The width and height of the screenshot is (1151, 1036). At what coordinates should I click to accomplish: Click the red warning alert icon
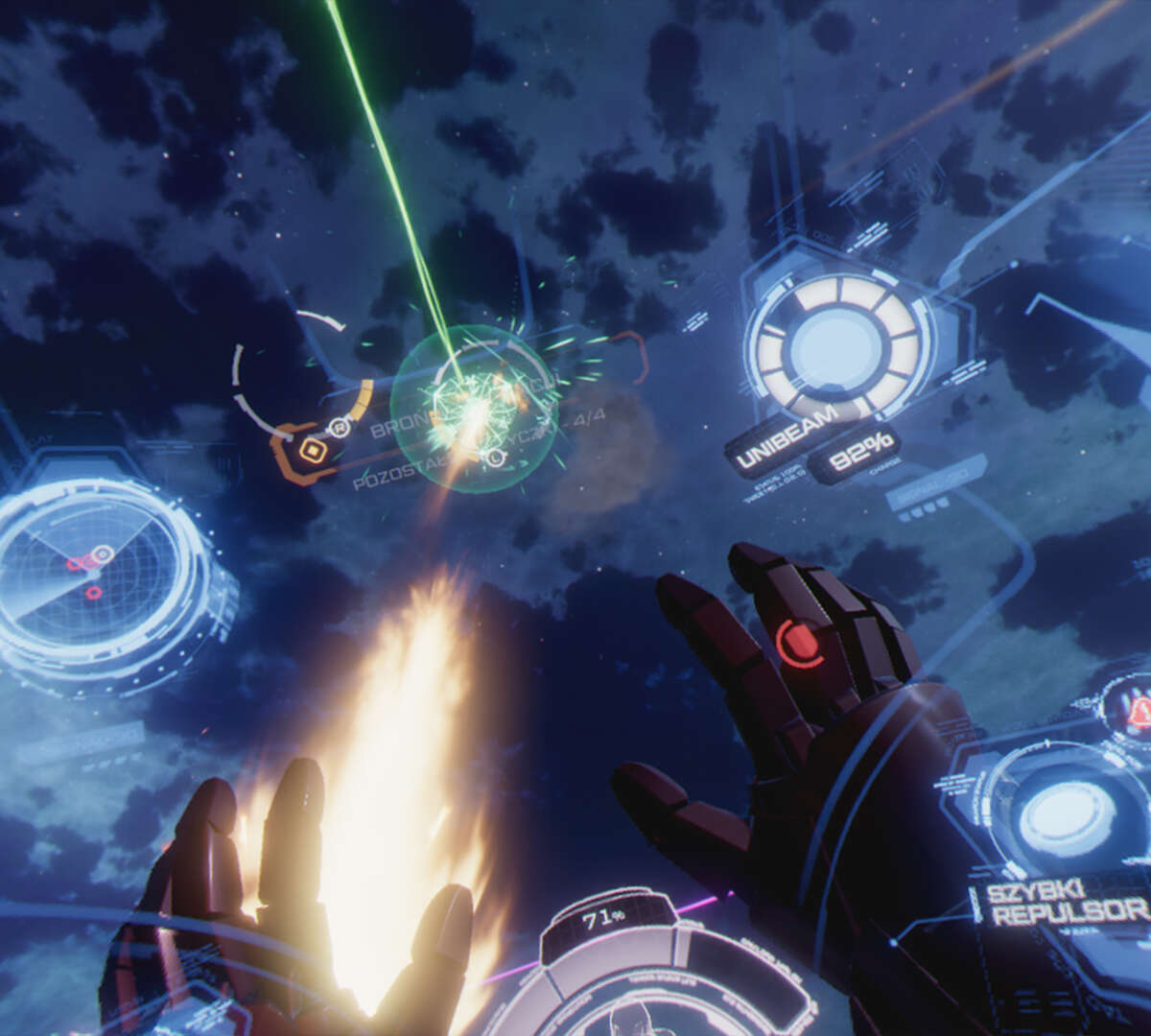(1140, 711)
